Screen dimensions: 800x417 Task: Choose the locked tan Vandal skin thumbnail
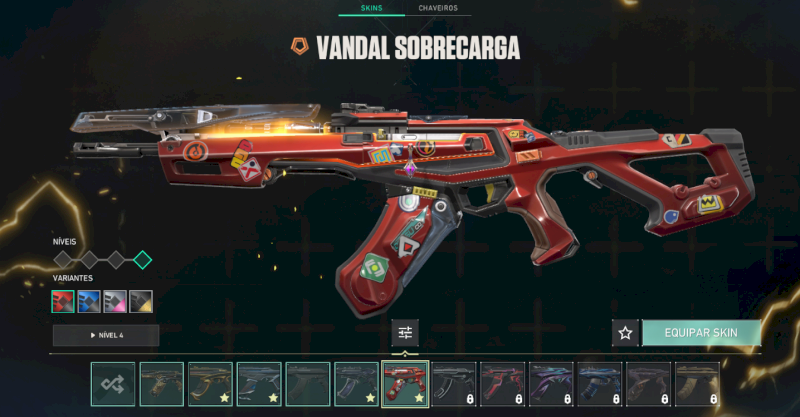point(697,384)
